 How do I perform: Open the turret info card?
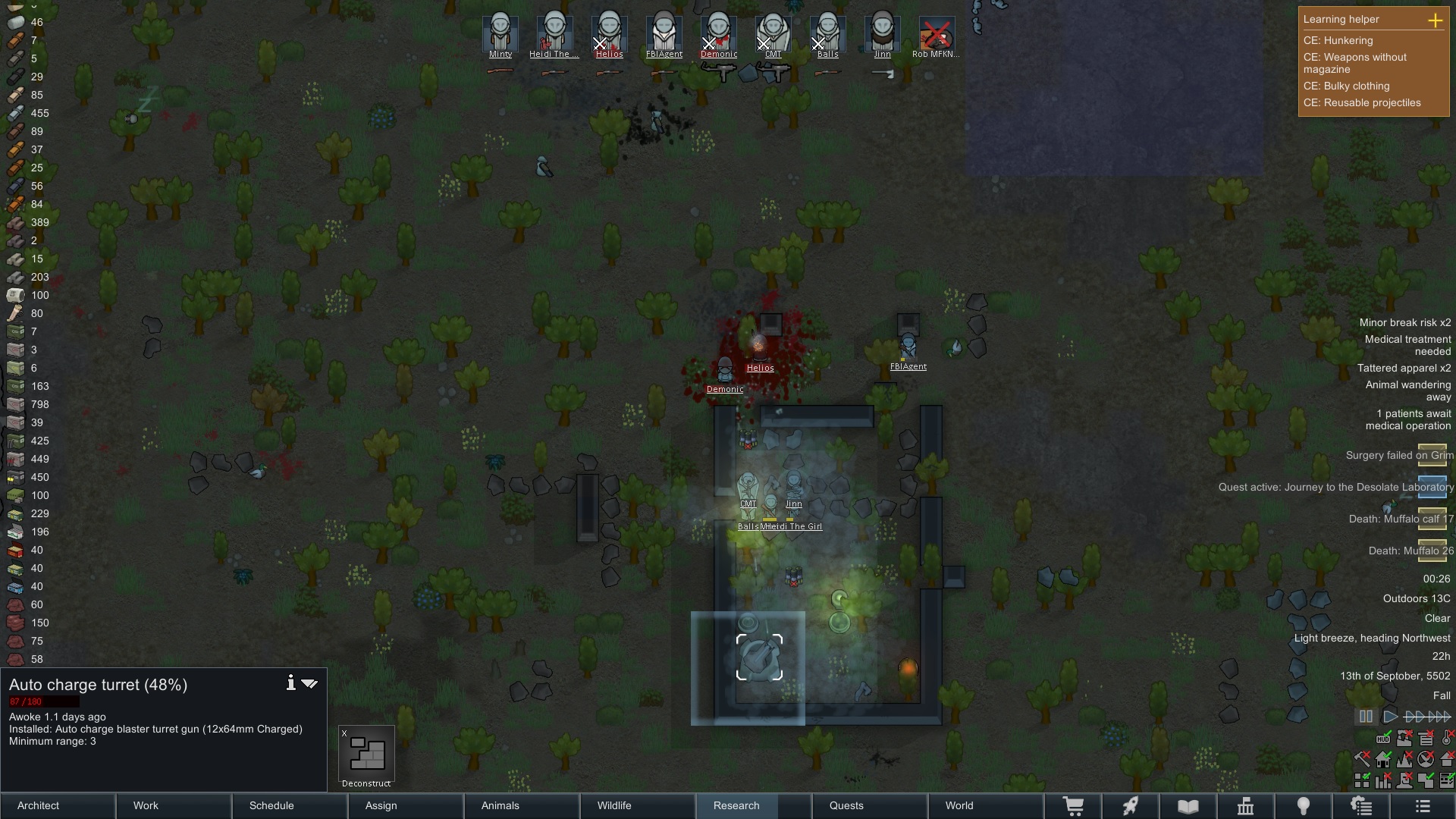(290, 683)
